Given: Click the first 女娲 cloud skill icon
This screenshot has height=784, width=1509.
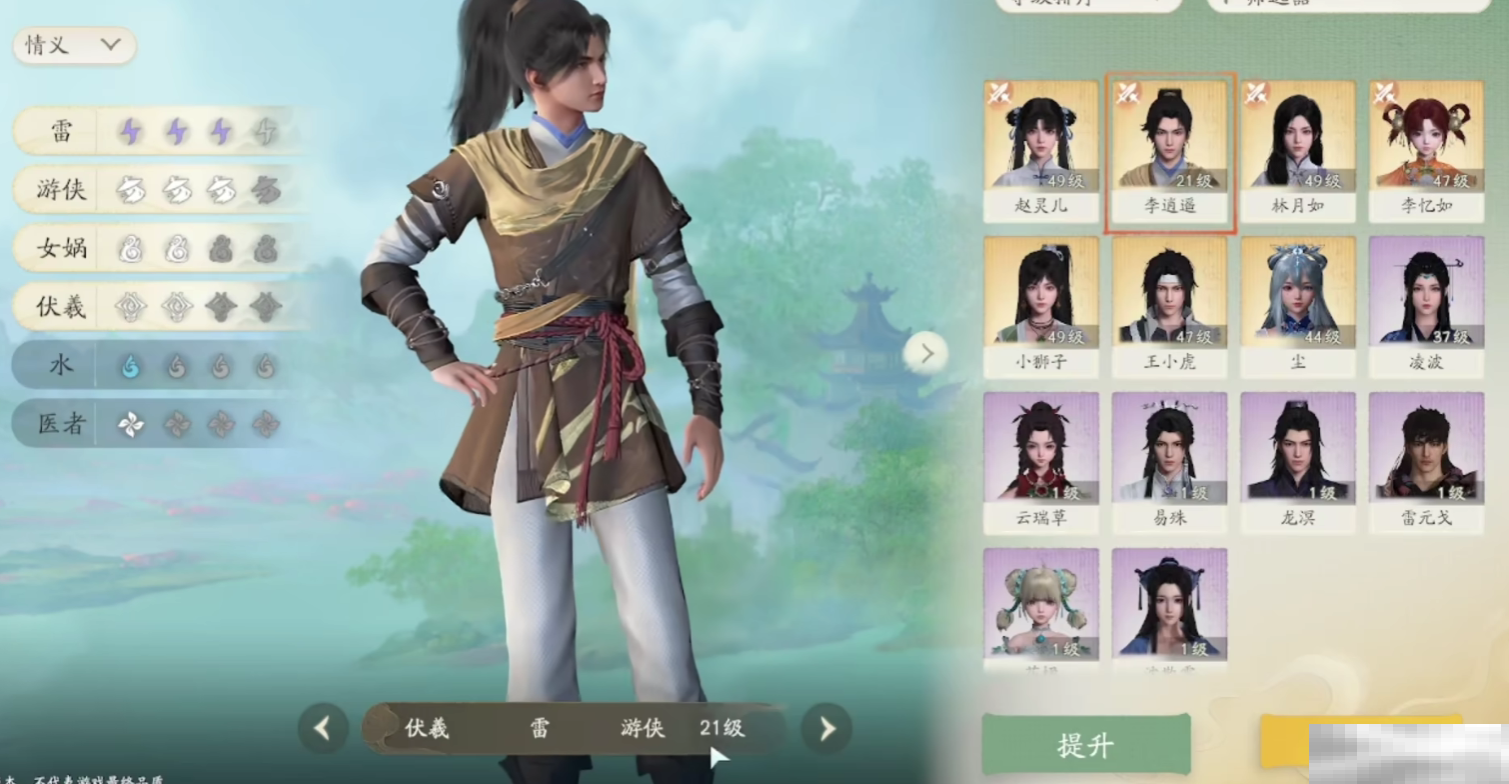Looking at the screenshot, I should click(131, 249).
